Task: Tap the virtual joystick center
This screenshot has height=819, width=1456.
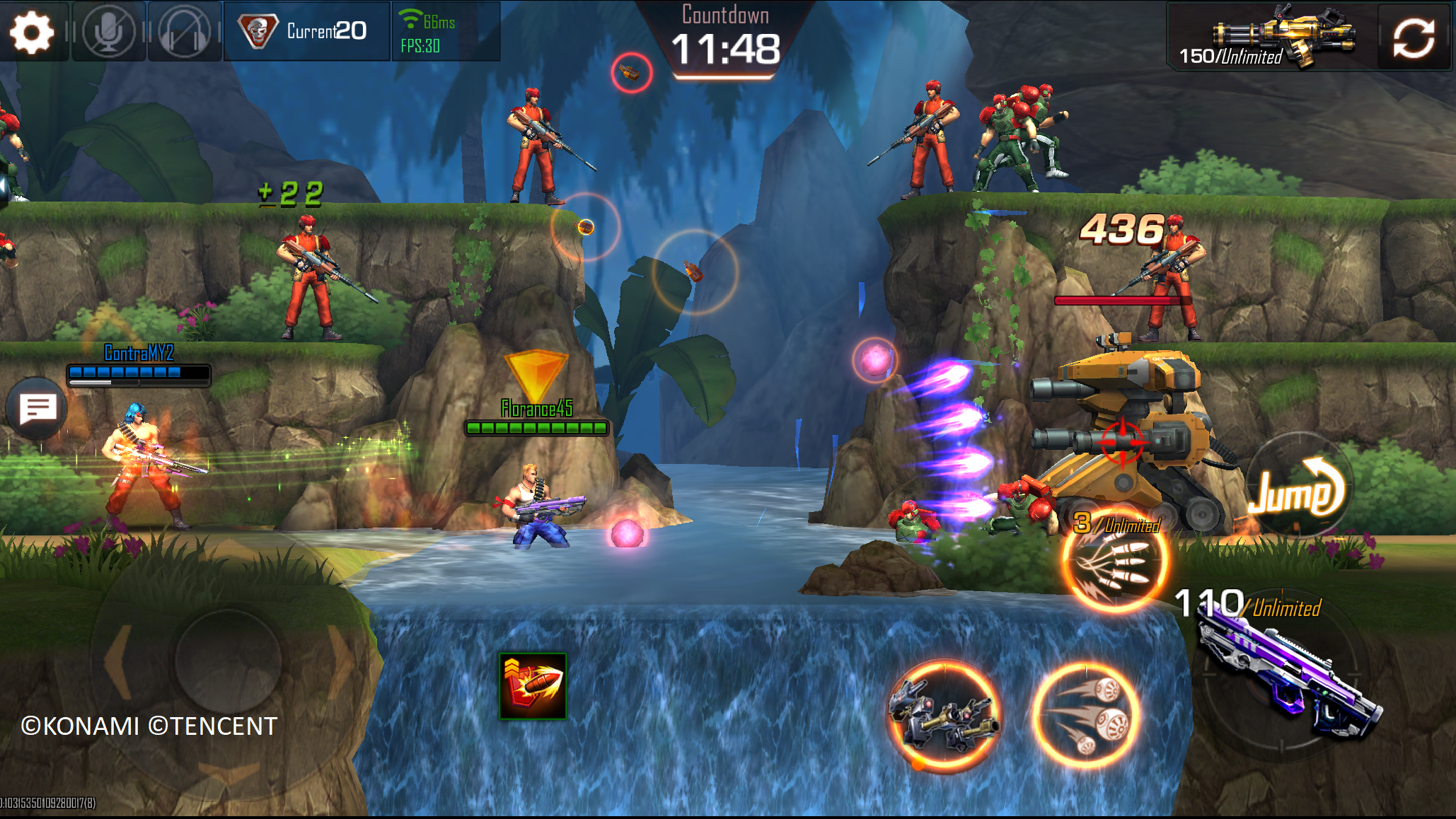Action: pos(227,661)
